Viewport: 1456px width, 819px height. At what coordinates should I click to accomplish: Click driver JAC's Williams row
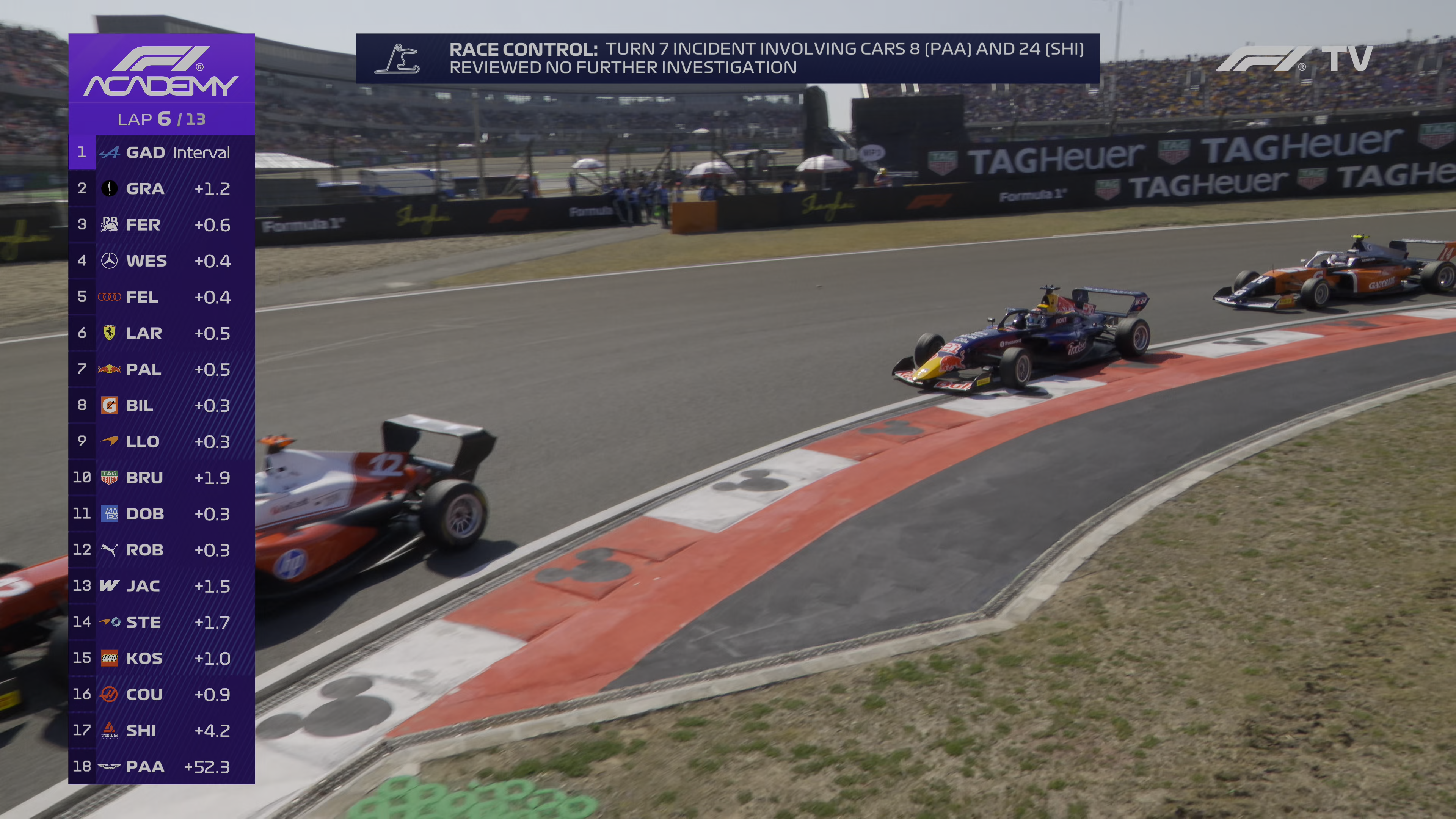pyautogui.click(x=162, y=586)
